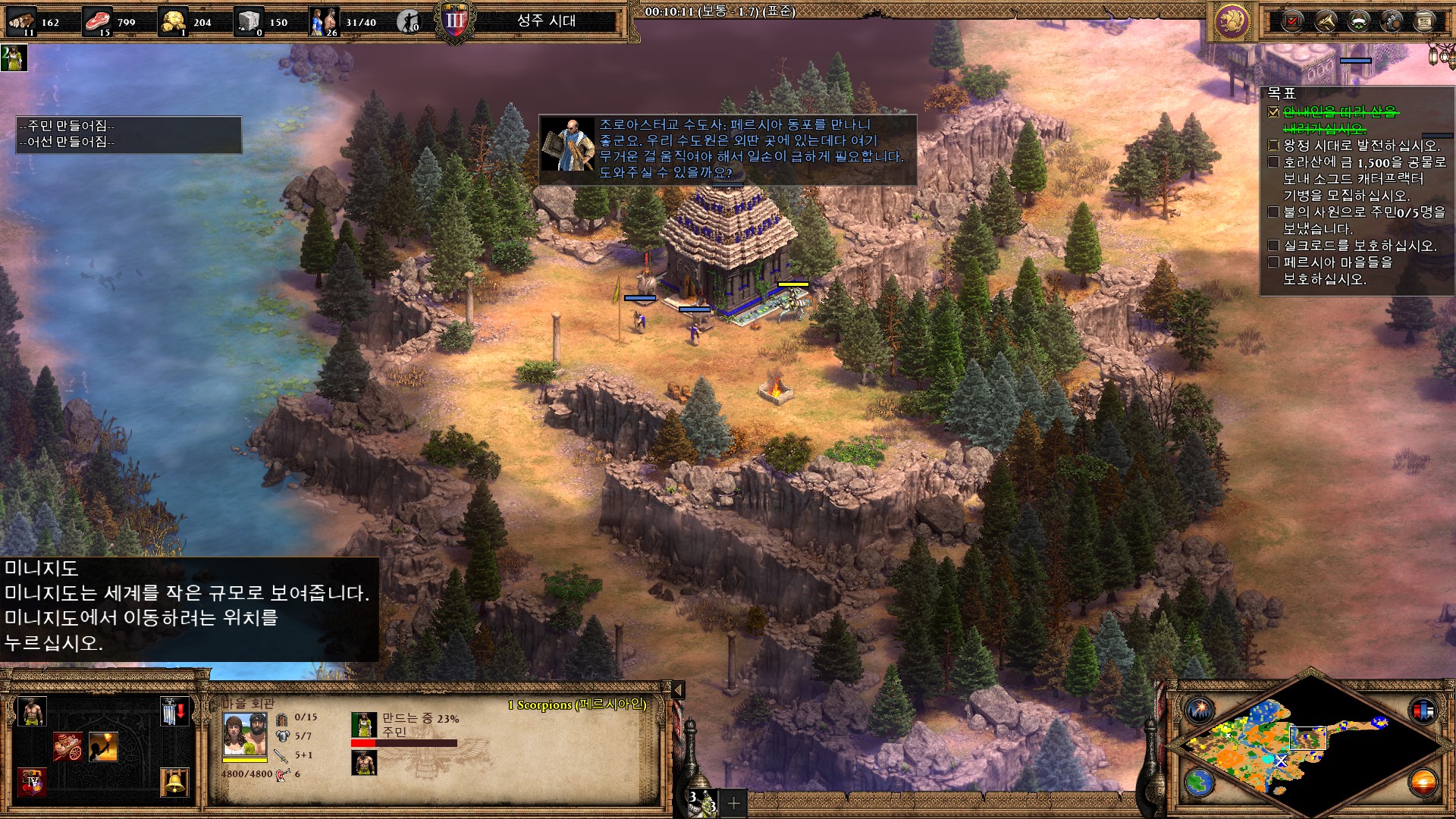The width and height of the screenshot is (1456, 819).
Task: Toggle the minimap colored banners mode button
Action: click(1423, 711)
